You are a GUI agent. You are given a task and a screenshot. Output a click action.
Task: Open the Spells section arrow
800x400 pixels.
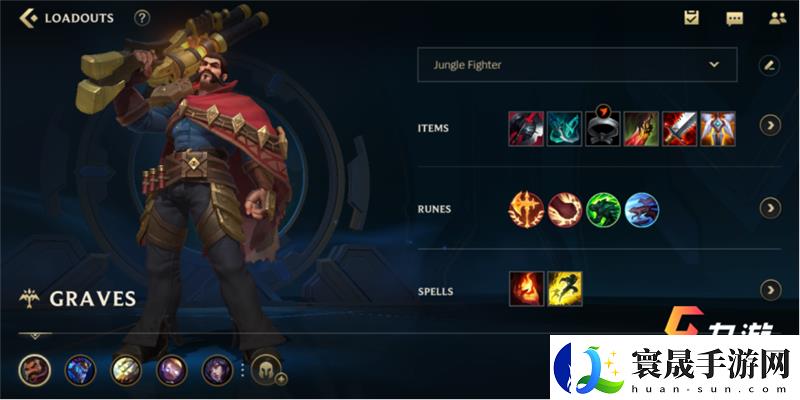(x=770, y=290)
